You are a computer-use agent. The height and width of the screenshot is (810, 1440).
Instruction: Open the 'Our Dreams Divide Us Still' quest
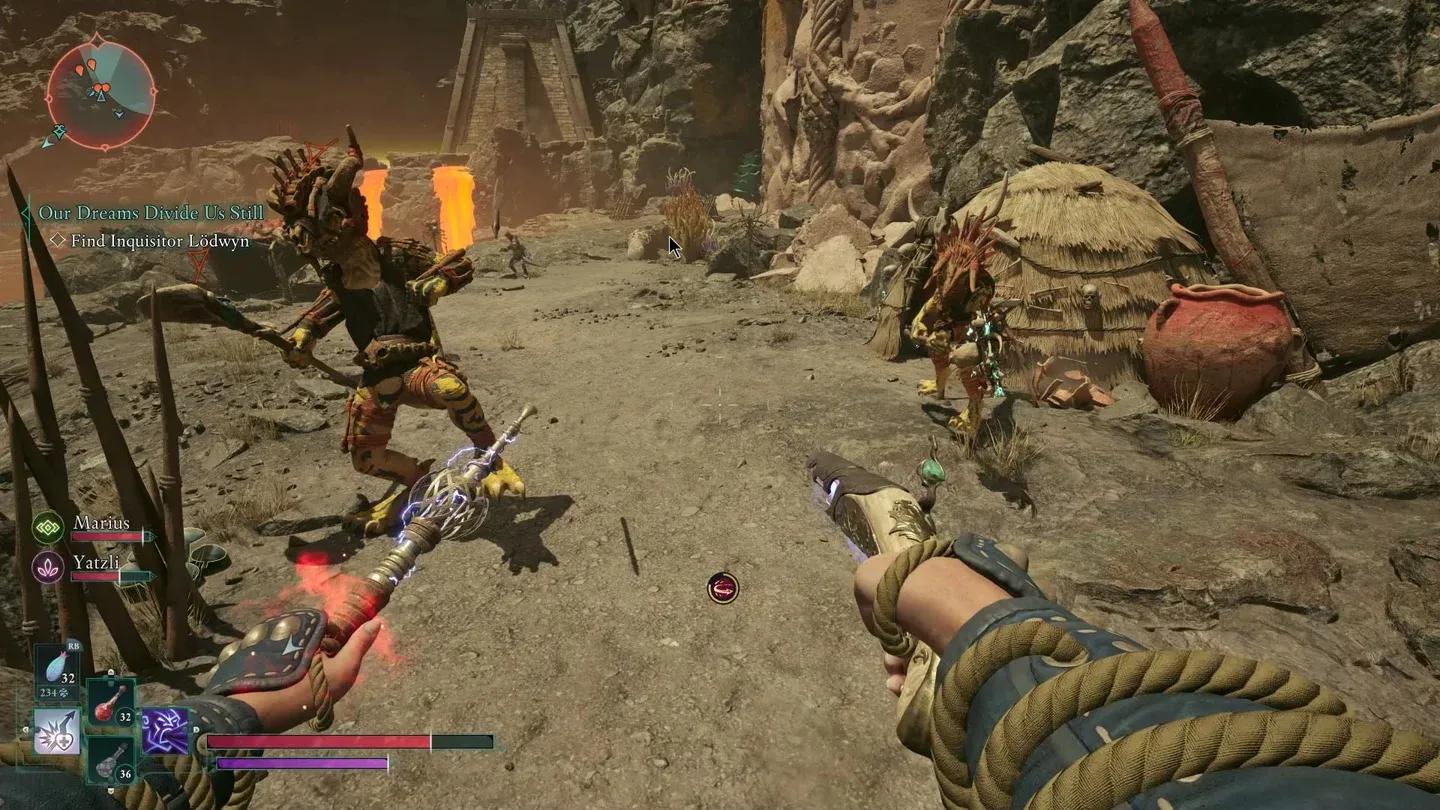151,213
